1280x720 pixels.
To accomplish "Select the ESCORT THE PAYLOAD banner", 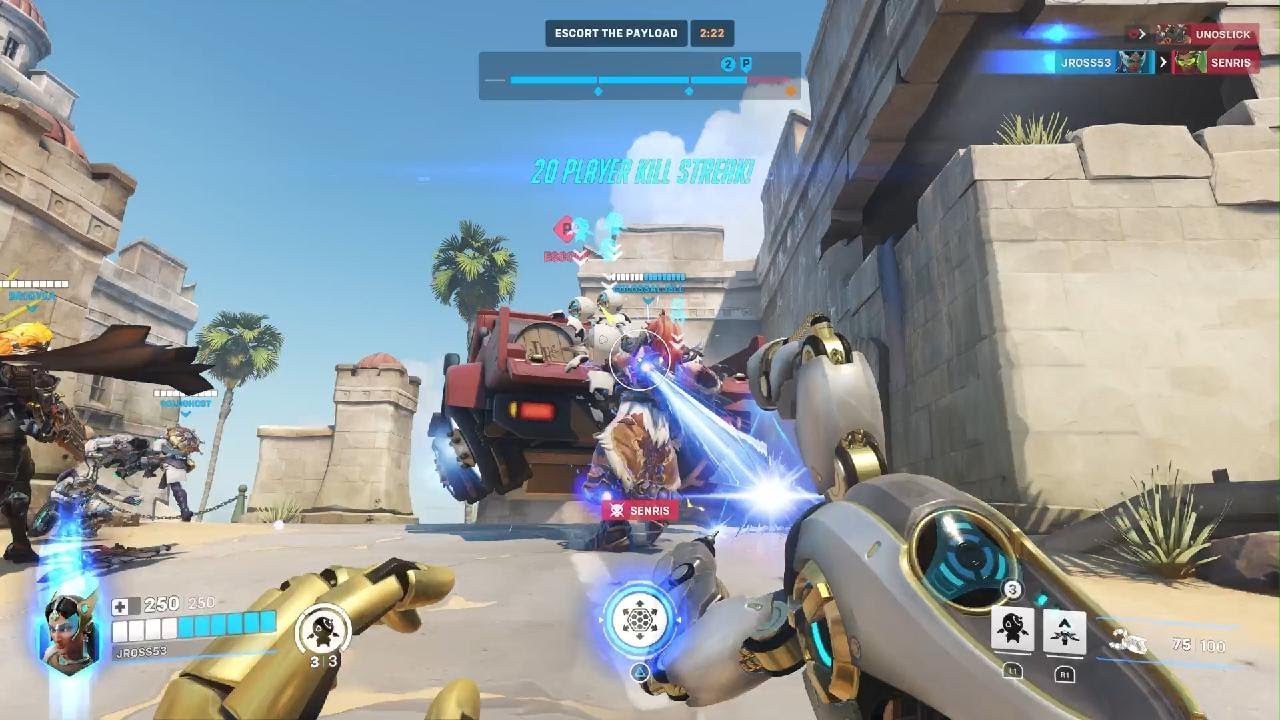I will (x=617, y=32).
